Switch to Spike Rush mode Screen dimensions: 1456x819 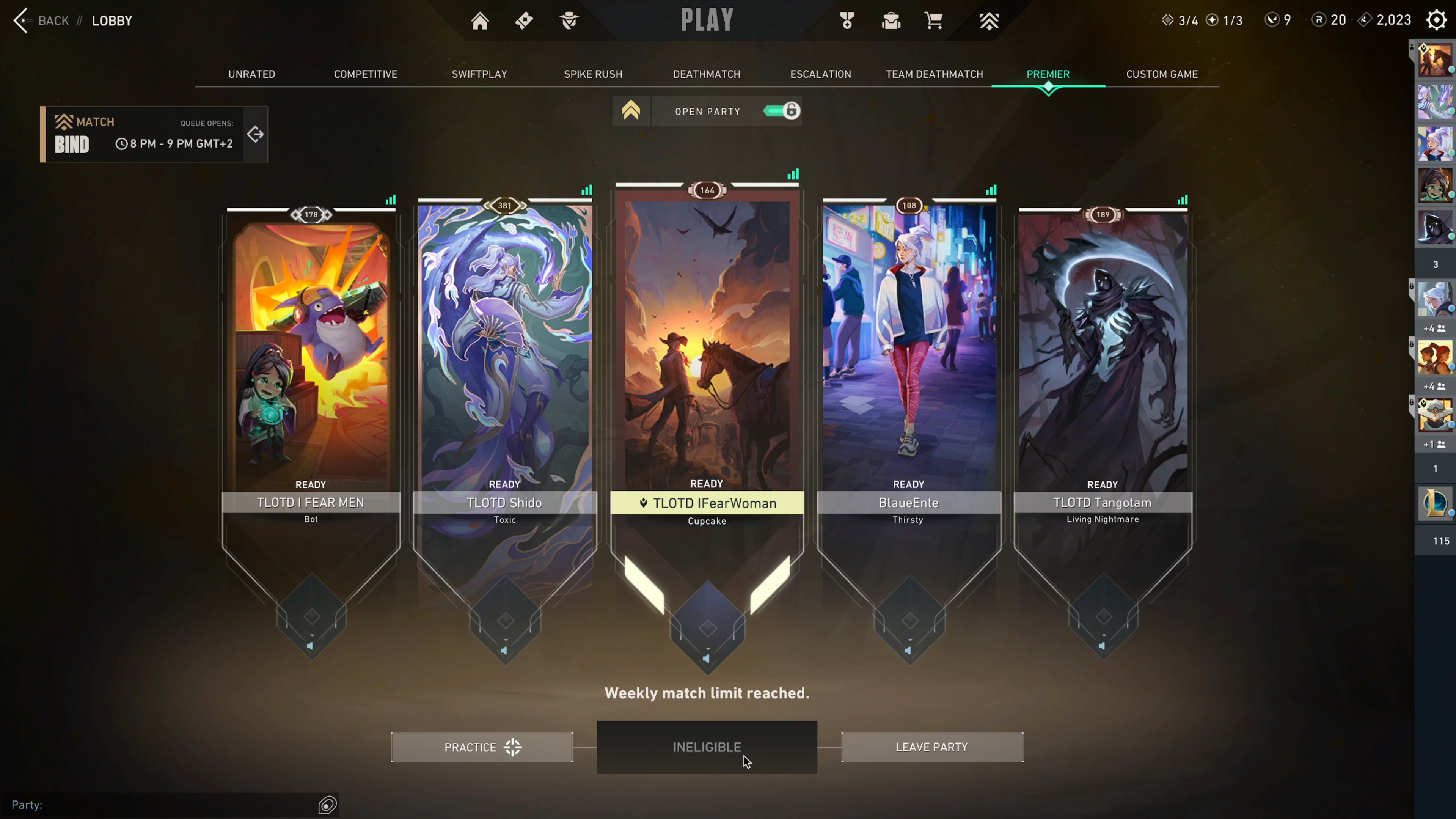(593, 74)
